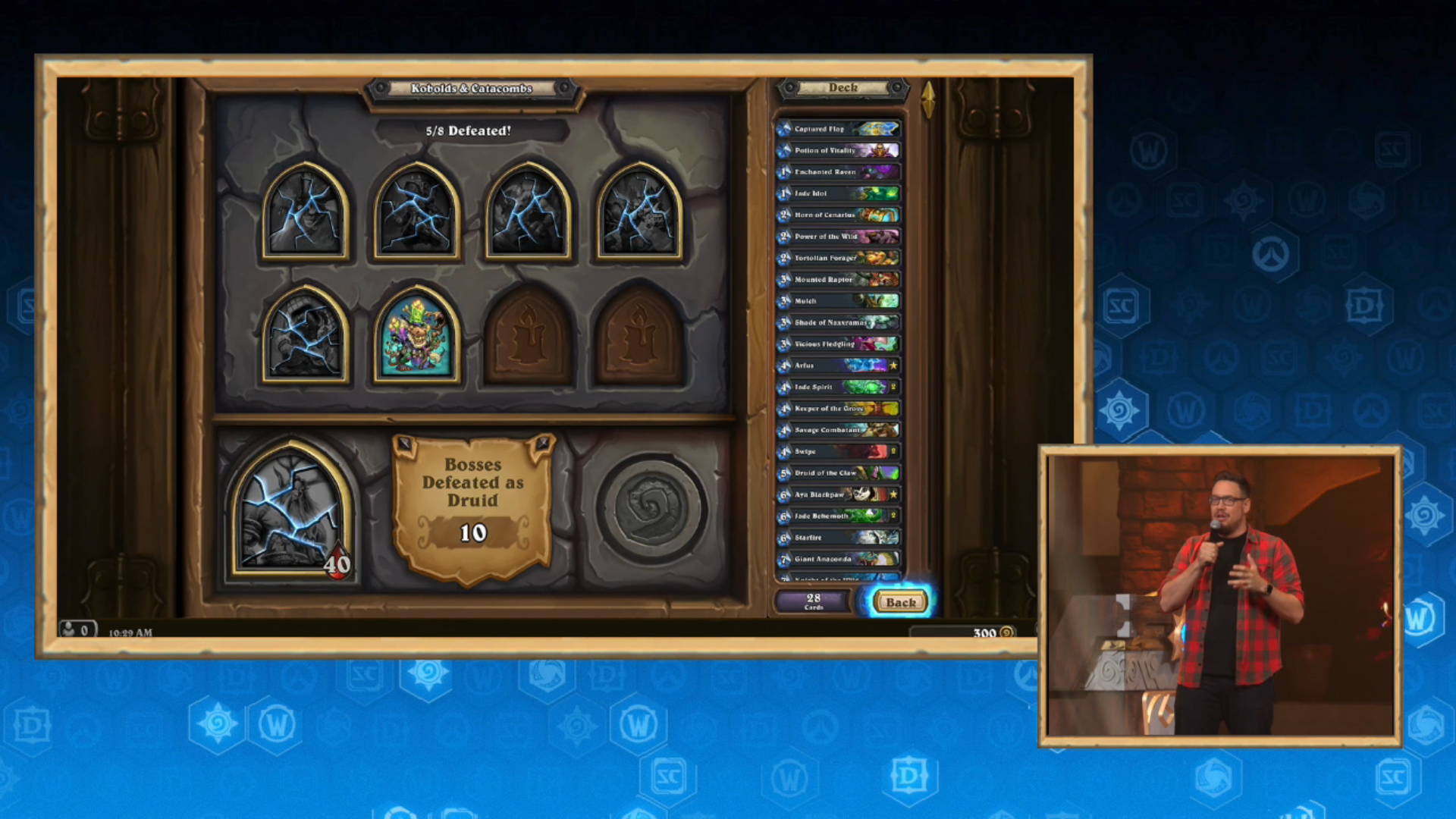Click the Shade of Naxxramas card

(838, 322)
